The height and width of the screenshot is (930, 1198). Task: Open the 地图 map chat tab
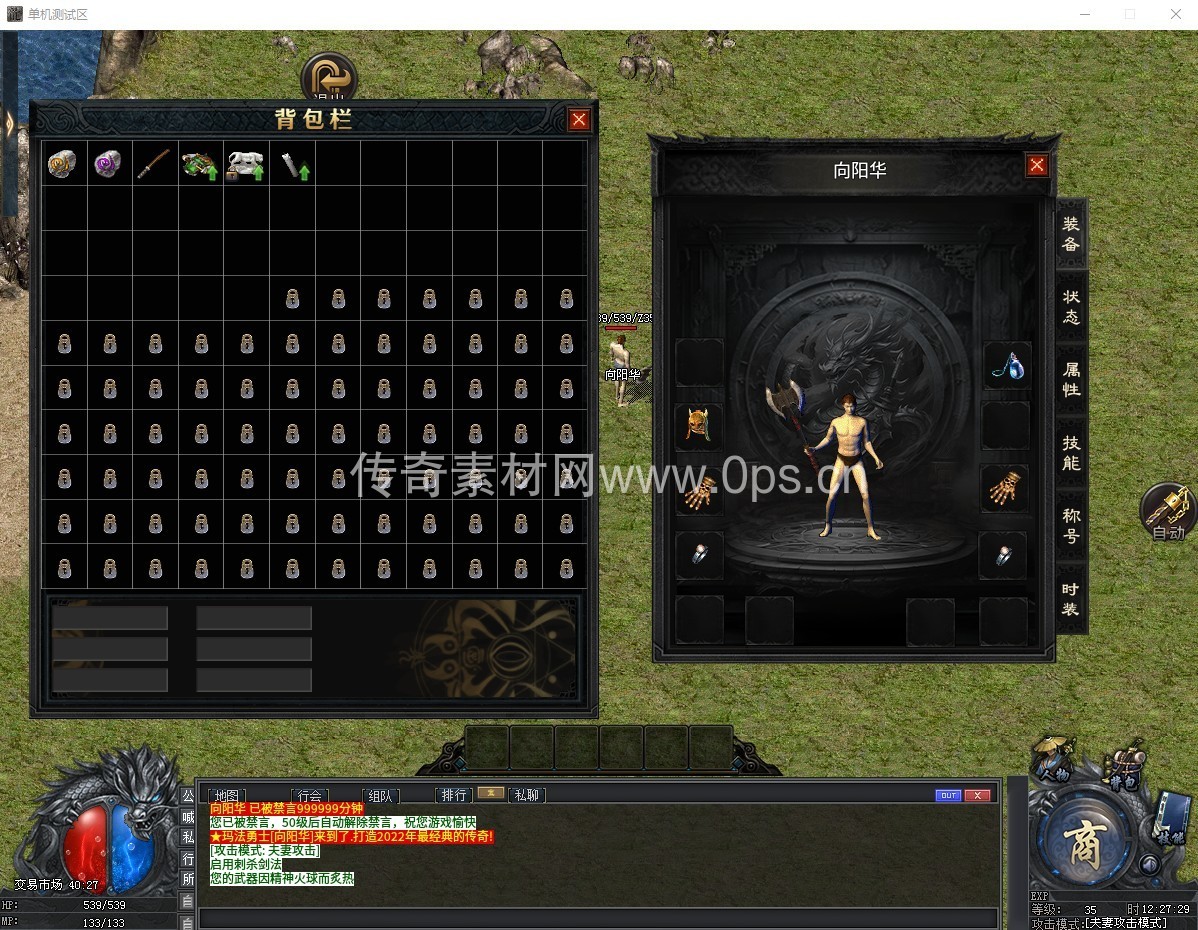coord(228,796)
